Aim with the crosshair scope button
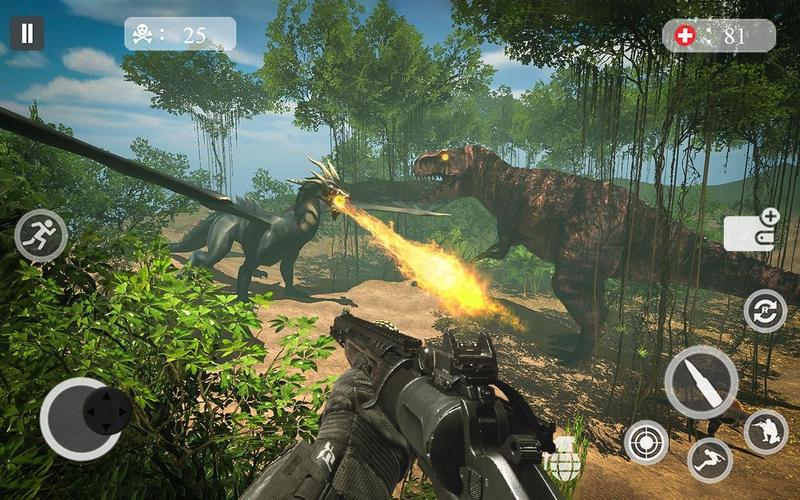Image resolution: width=800 pixels, height=500 pixels. [646, 441]
